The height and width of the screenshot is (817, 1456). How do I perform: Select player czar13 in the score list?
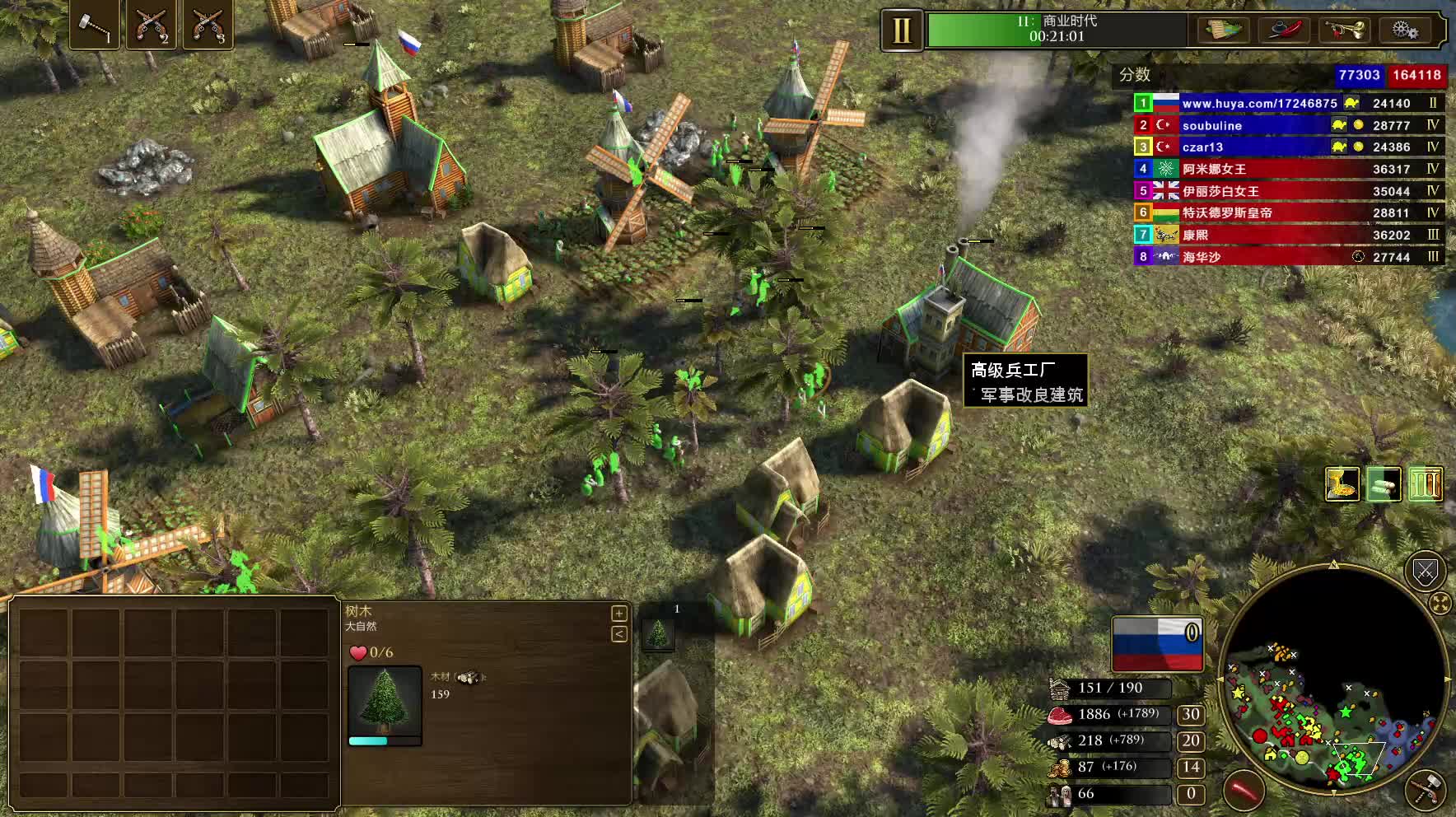pyautogui.click(x=1202, y=147)
